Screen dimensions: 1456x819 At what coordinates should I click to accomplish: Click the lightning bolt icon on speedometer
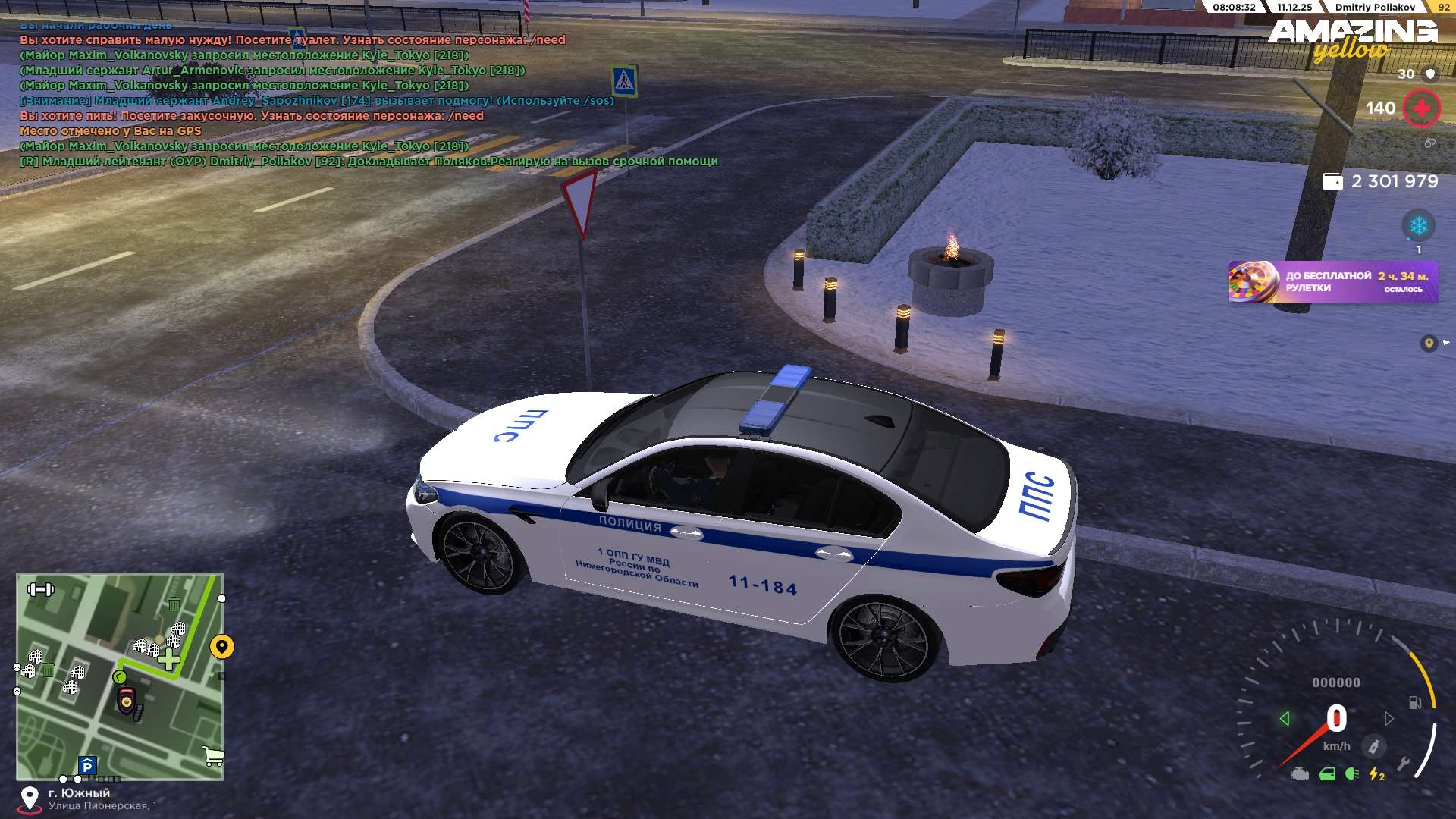[1376, 774]
